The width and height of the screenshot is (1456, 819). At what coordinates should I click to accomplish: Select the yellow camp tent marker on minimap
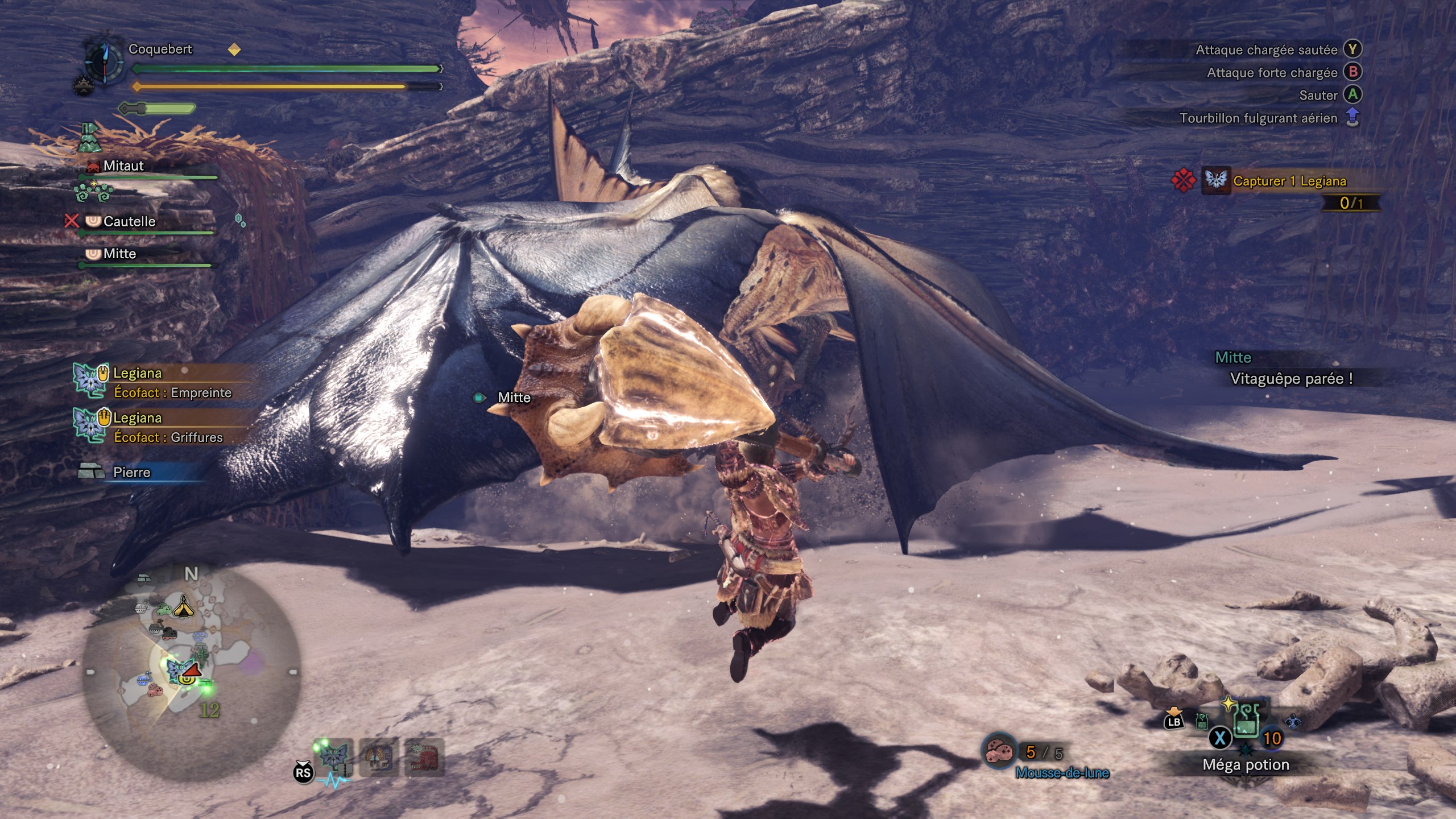[183, 607]
